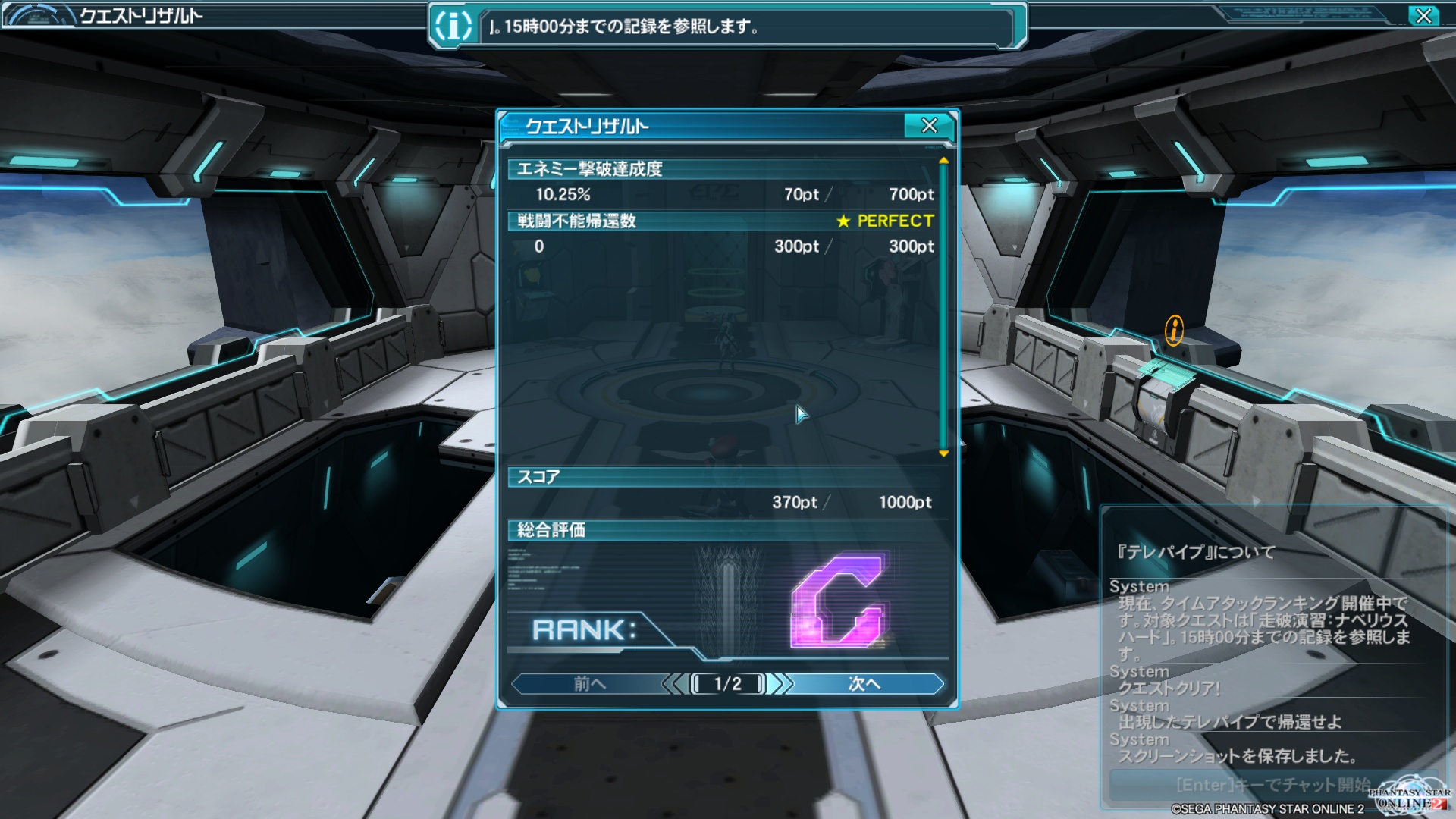
Task: Close the クエストリザルト dialog window
Action: coord(929,126)
